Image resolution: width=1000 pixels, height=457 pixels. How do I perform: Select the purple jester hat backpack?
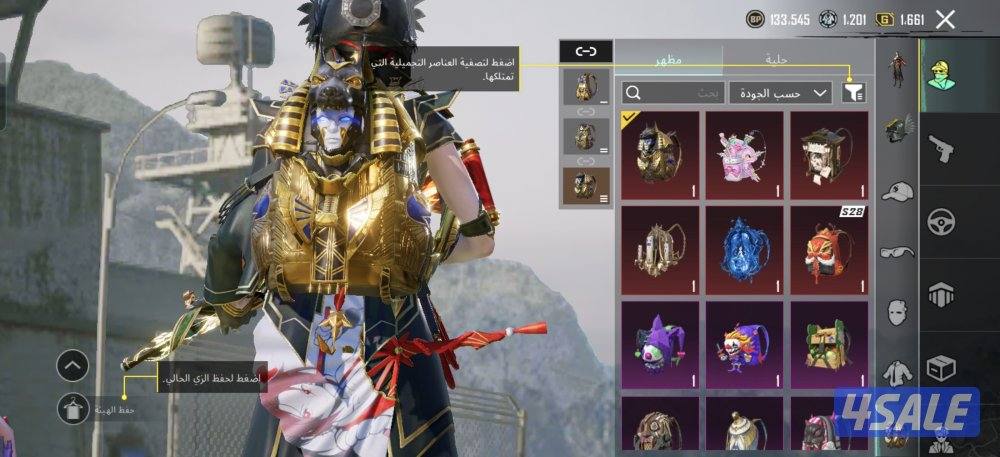(659, 341)
